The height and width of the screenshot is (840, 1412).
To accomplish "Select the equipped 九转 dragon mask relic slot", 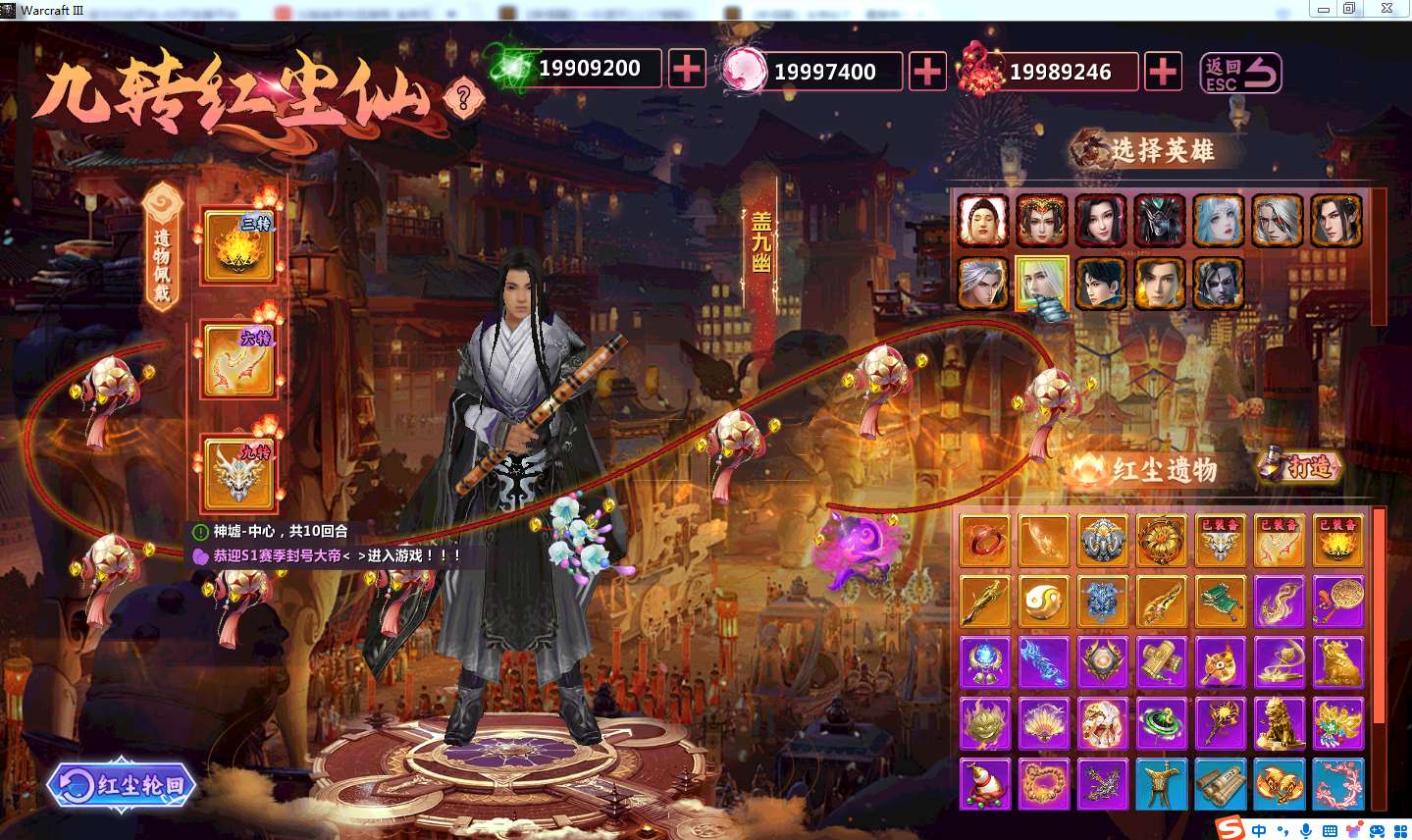I will click(238, 473).
